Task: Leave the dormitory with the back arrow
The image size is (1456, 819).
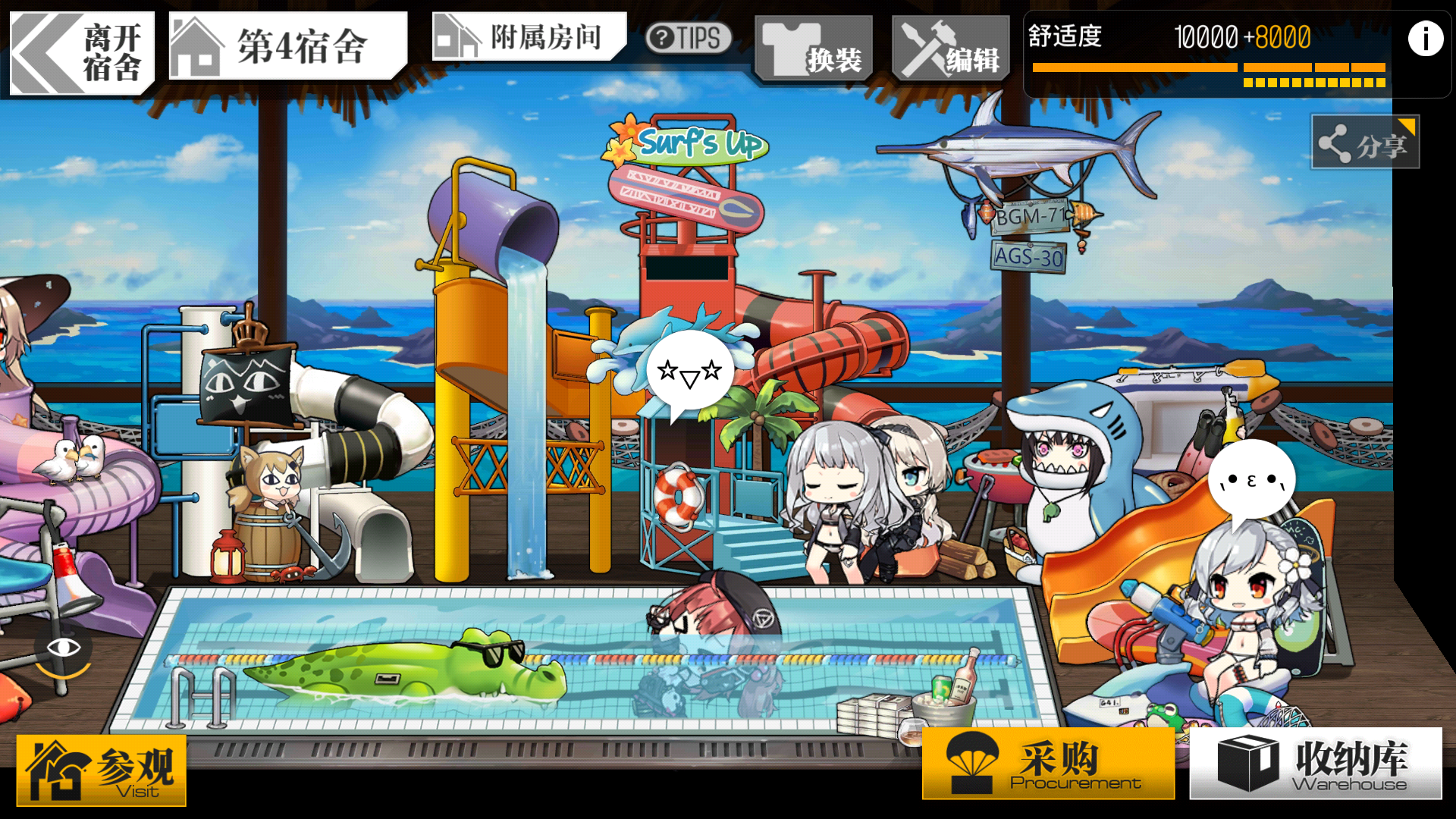Action: click(x=81, y=53)
